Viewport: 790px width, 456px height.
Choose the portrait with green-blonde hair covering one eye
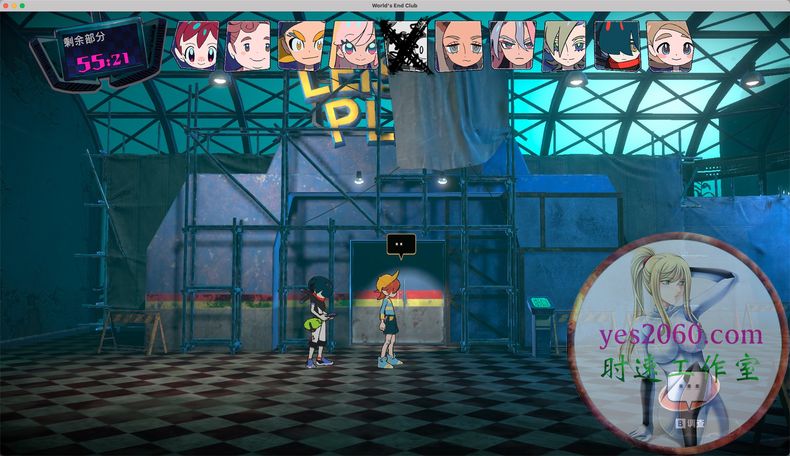click(x=564, y=46)
